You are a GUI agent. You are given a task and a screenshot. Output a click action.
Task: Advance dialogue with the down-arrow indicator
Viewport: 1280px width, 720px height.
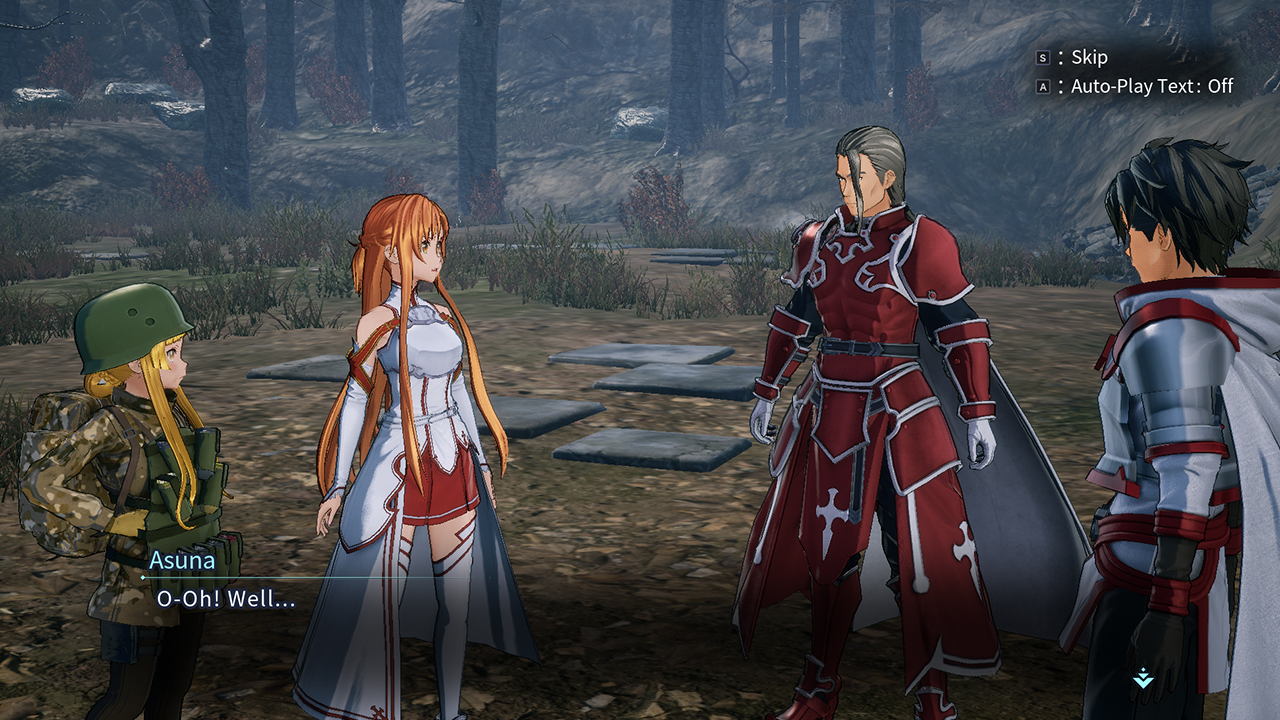(x=1143, y=679)
